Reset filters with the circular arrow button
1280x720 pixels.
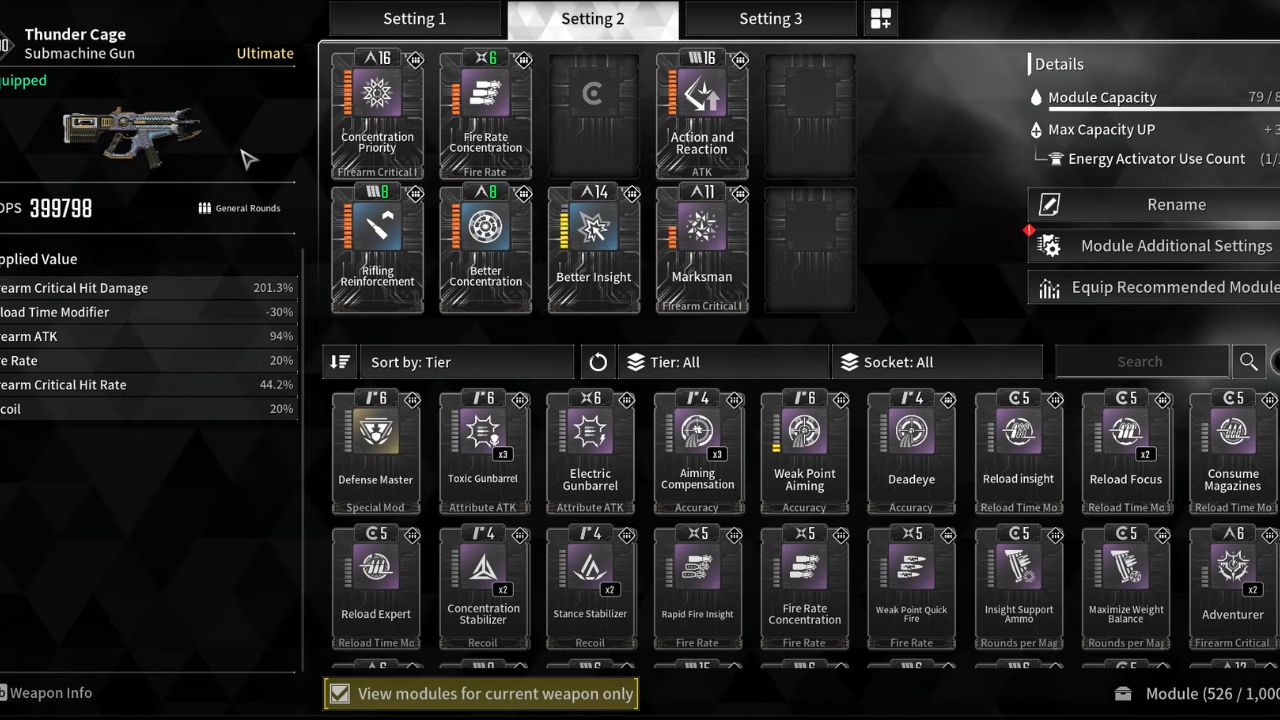(x=598, y=362)
